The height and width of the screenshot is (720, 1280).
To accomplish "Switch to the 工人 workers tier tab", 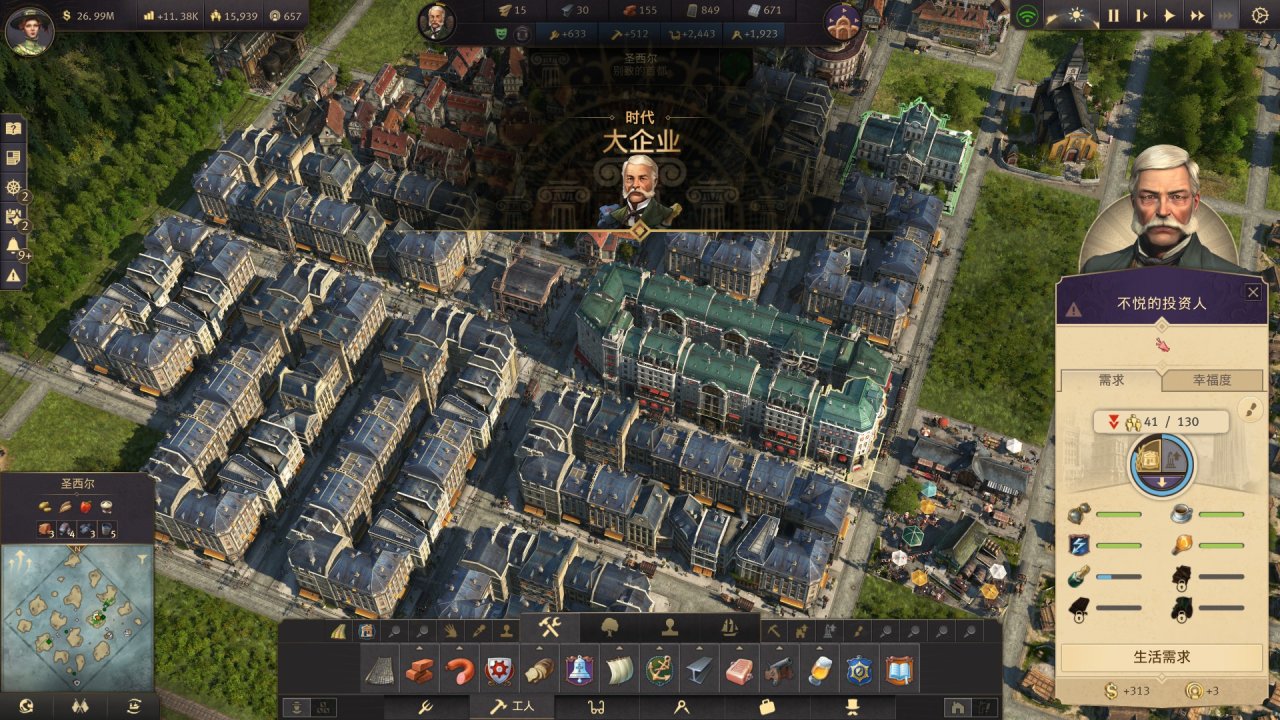I will (511, 707).
